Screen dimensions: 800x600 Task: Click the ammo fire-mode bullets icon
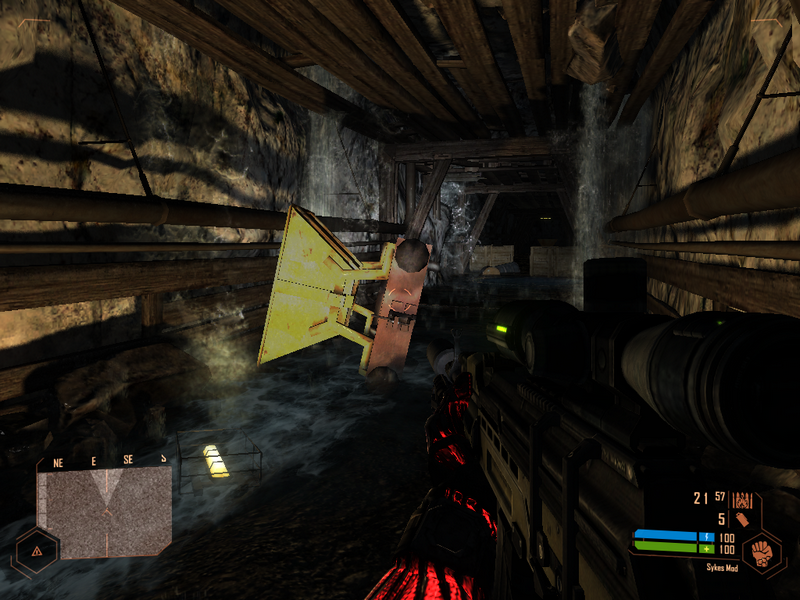pyautogui.click(x=742, y=499)
